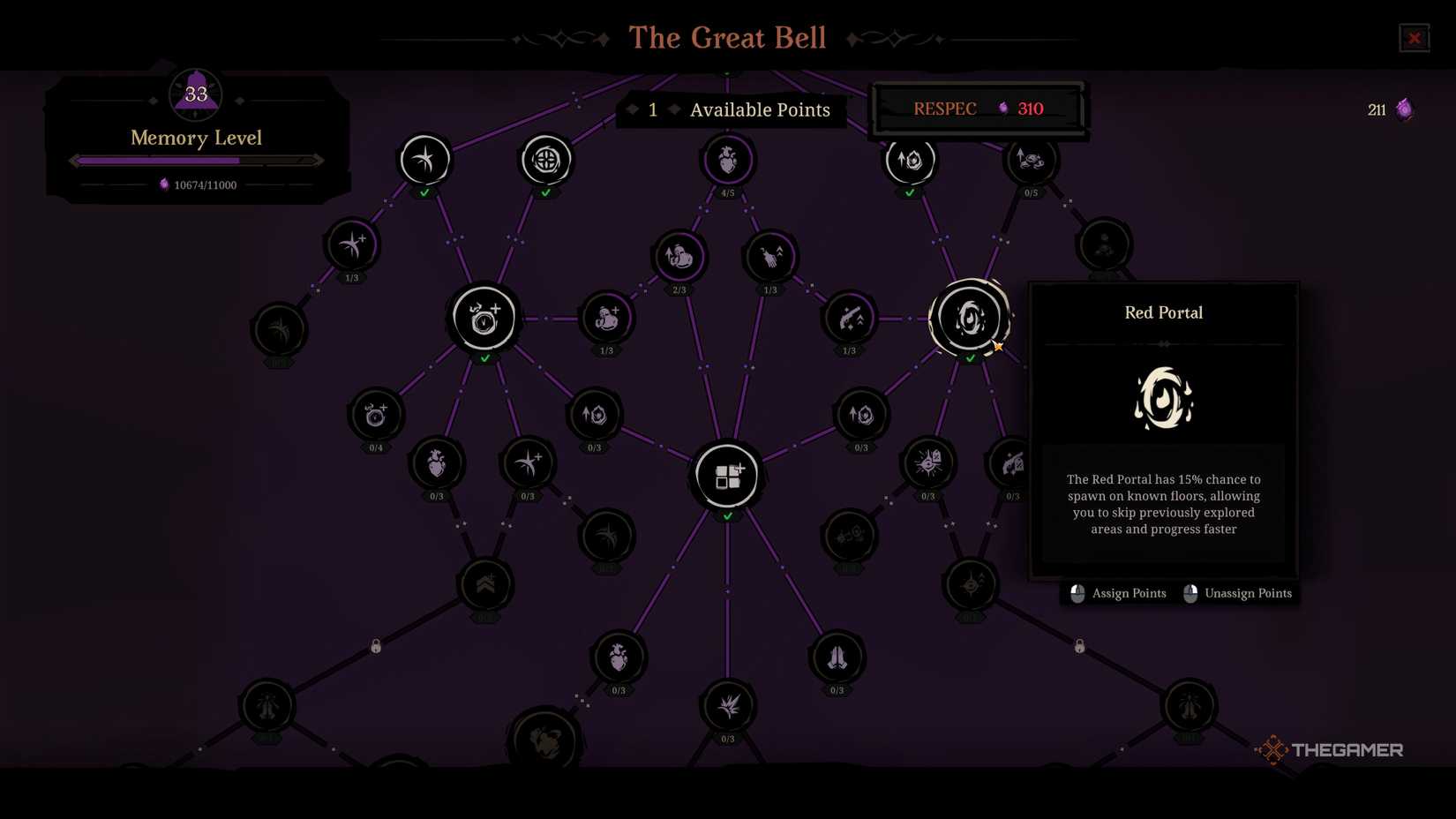Select the praying hands node at 0/3

tap(836, 657)
